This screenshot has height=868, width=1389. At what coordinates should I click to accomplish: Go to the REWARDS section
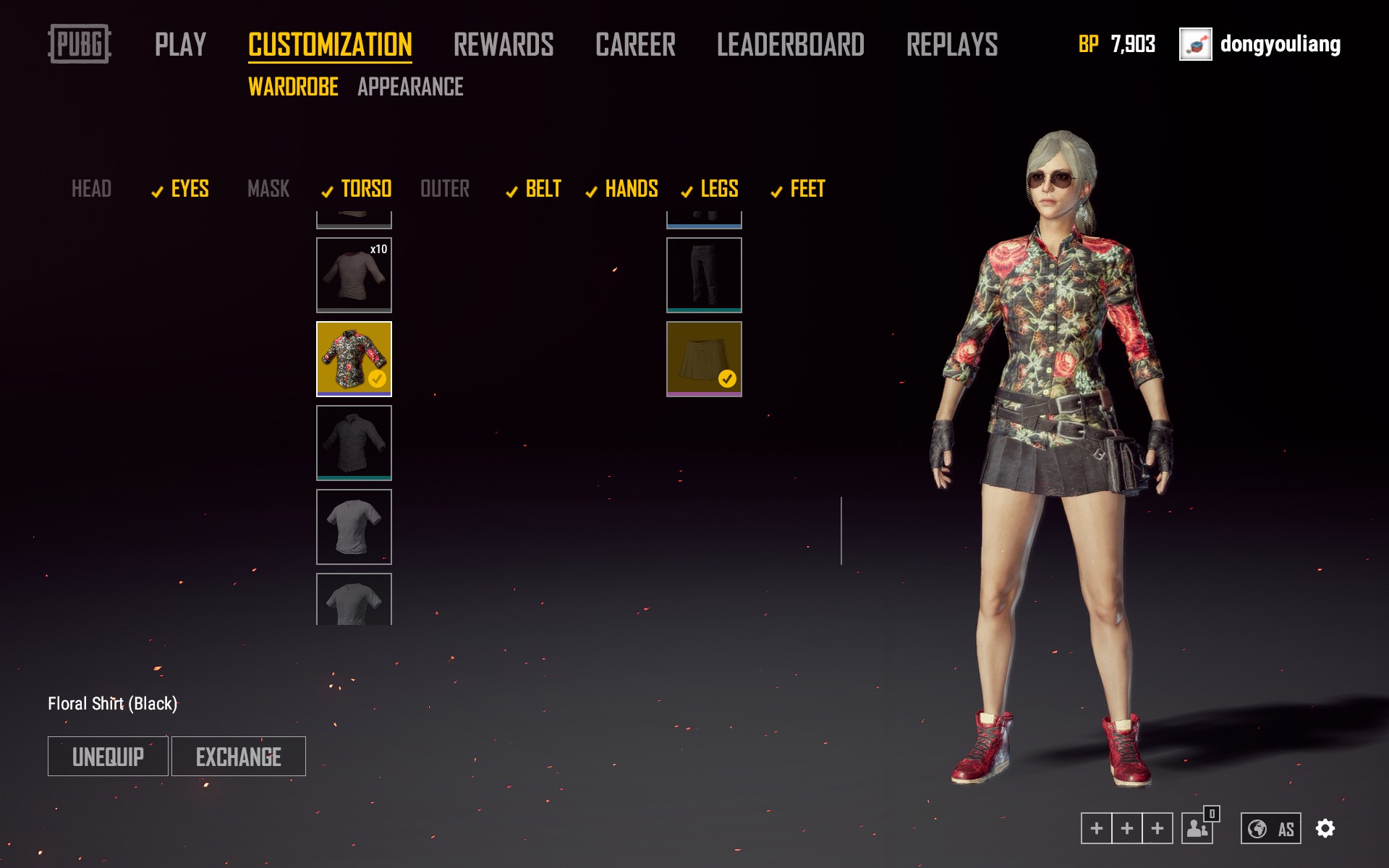point(504,45)
